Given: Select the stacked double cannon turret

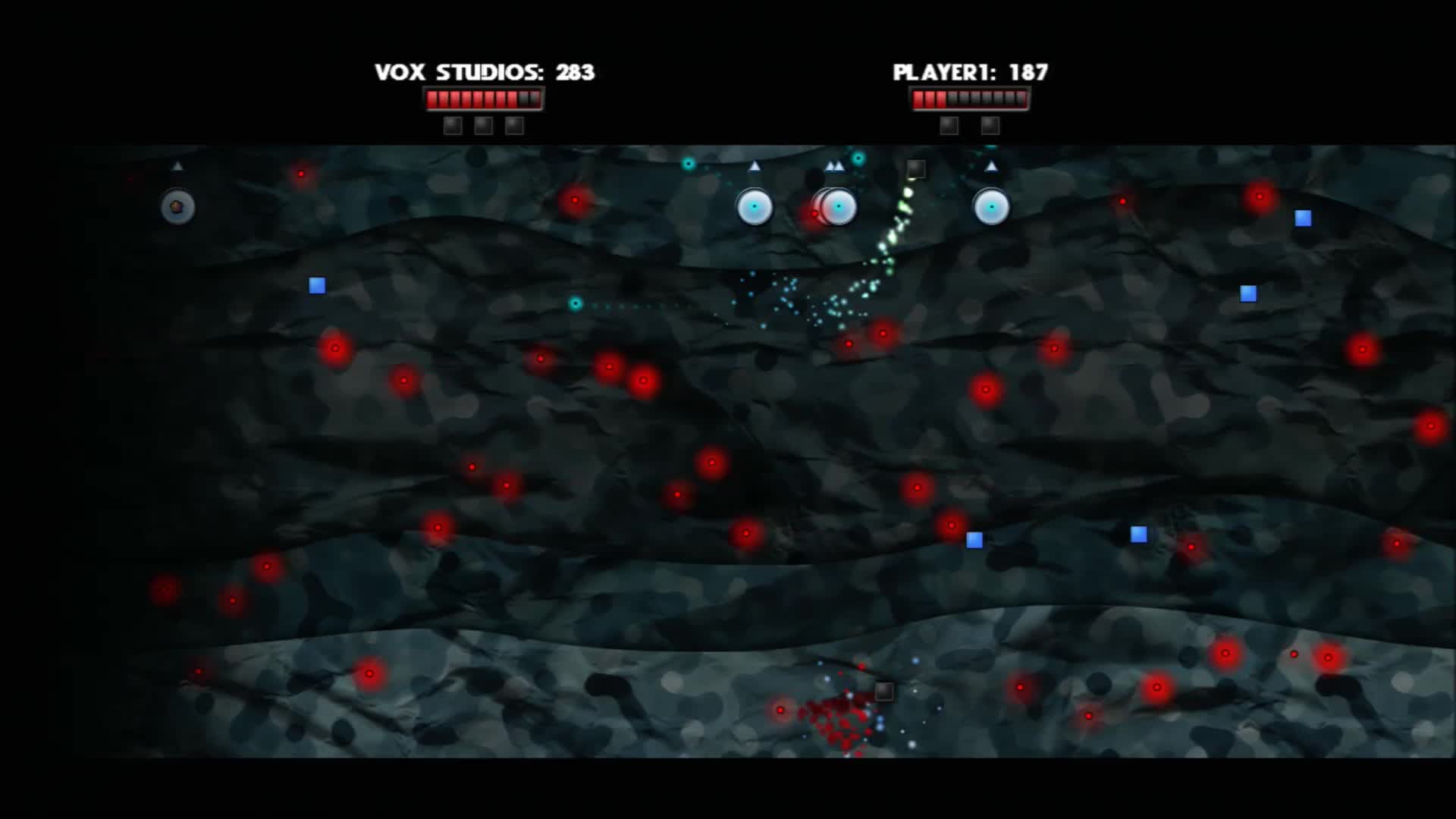Looking at the screenshot, I should pyautogui.click(x=836, y=206).
